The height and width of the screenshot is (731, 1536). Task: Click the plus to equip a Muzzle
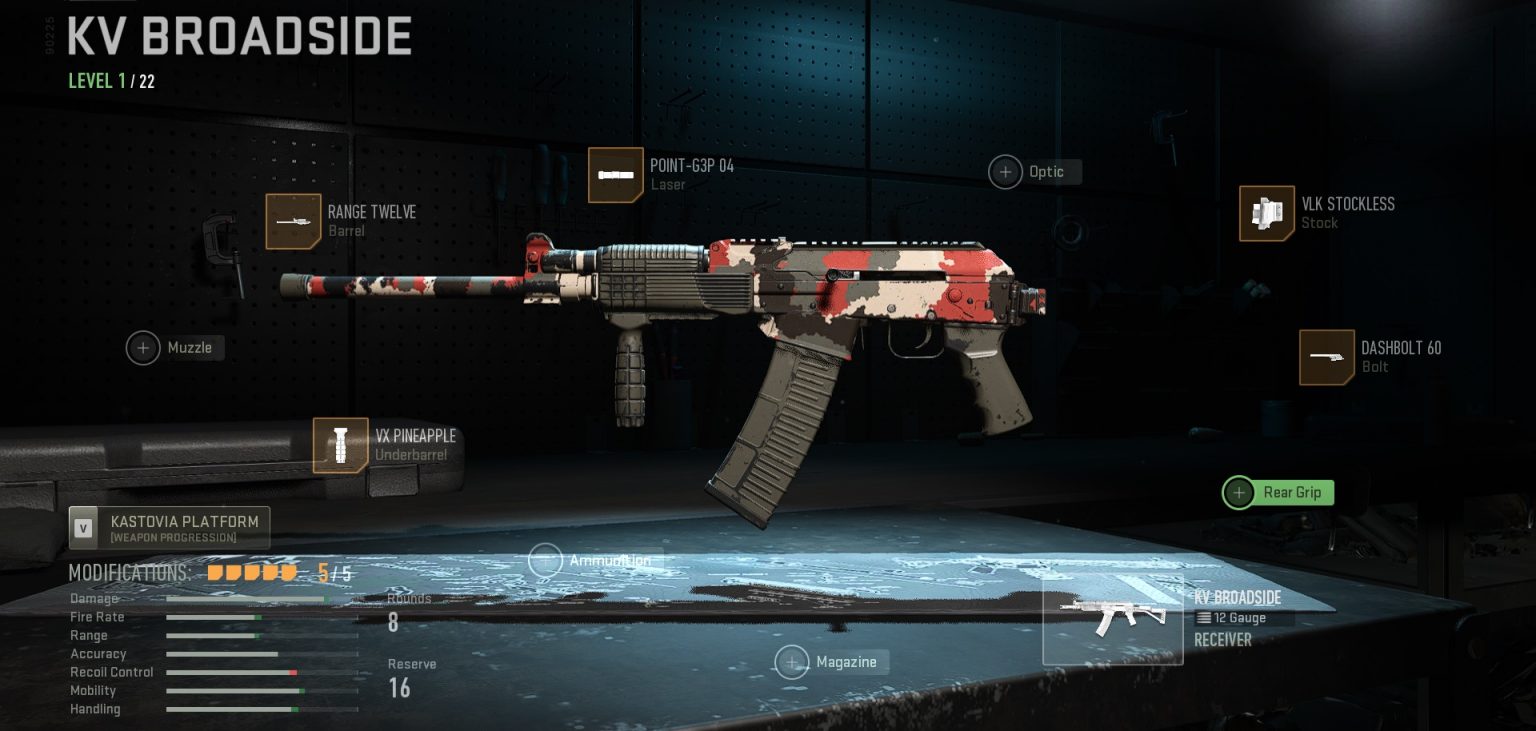[x=143, y=347]
